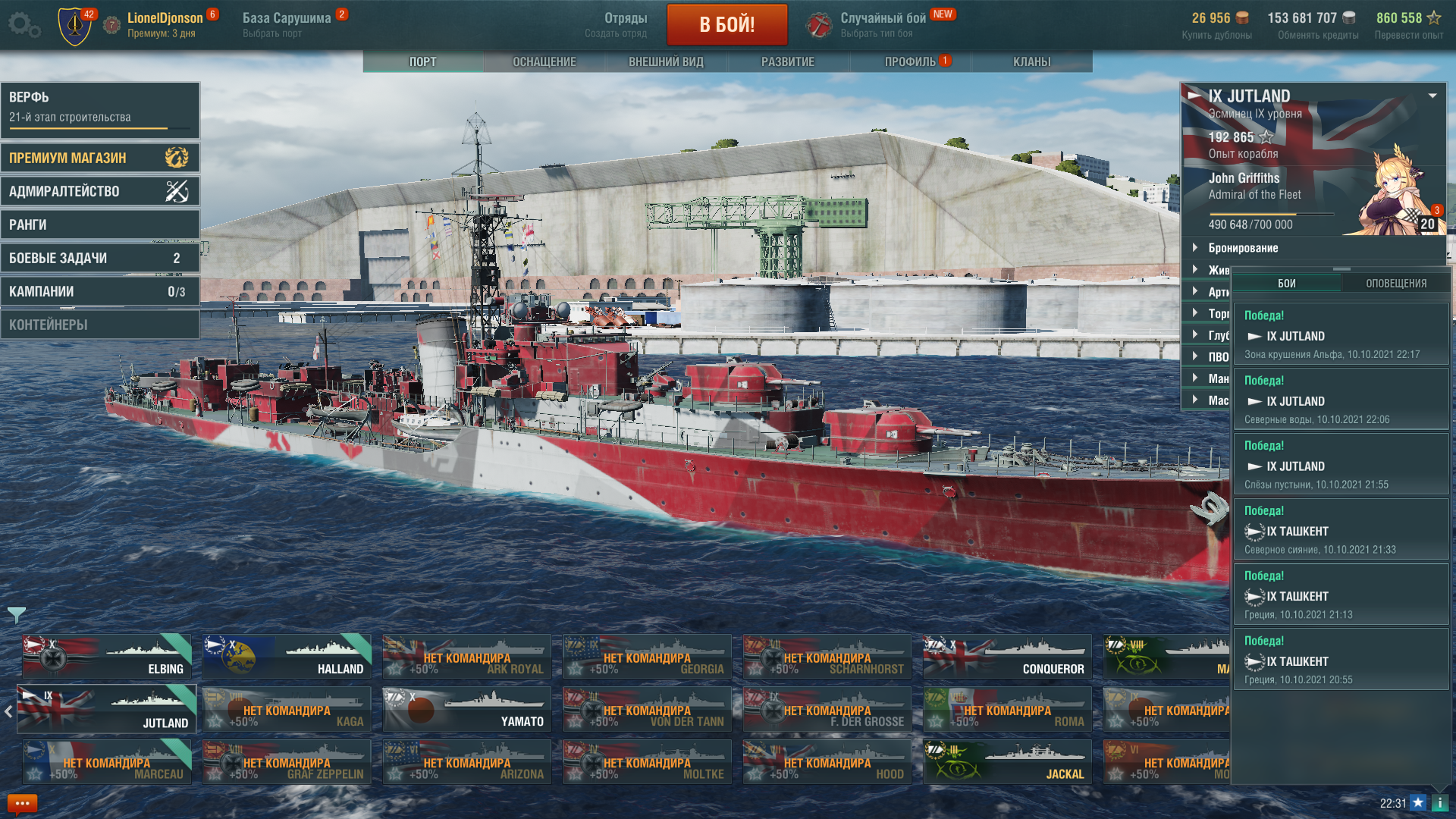Open the КАМПАНИИ section
Image resolution: width=1456 pixels, height=819 pixels.
click(x=100, y=291)
